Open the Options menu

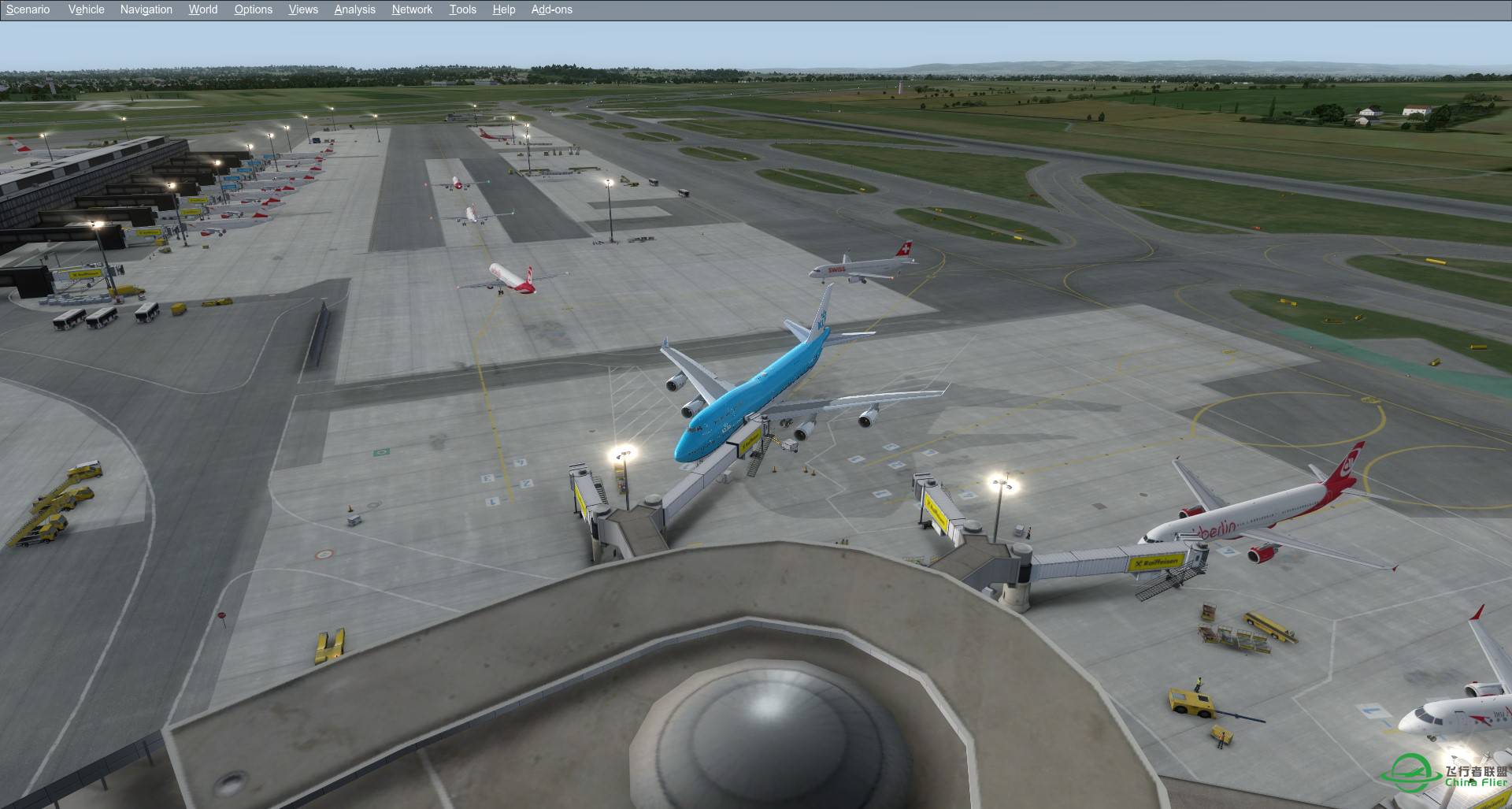[253, 9]
